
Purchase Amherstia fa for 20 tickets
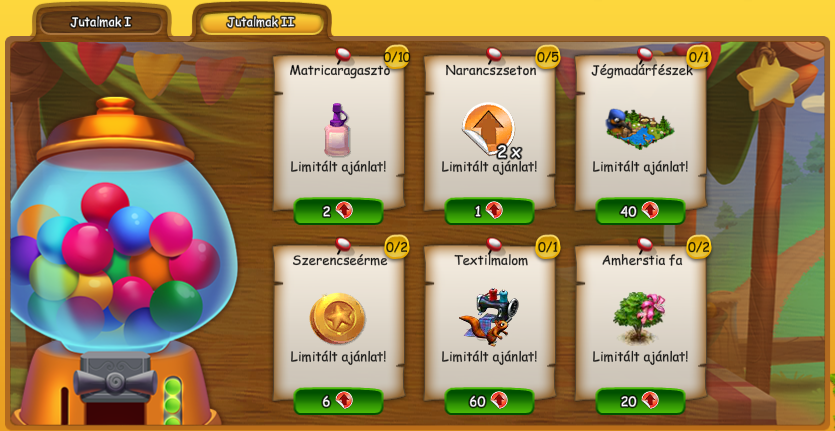640,401
